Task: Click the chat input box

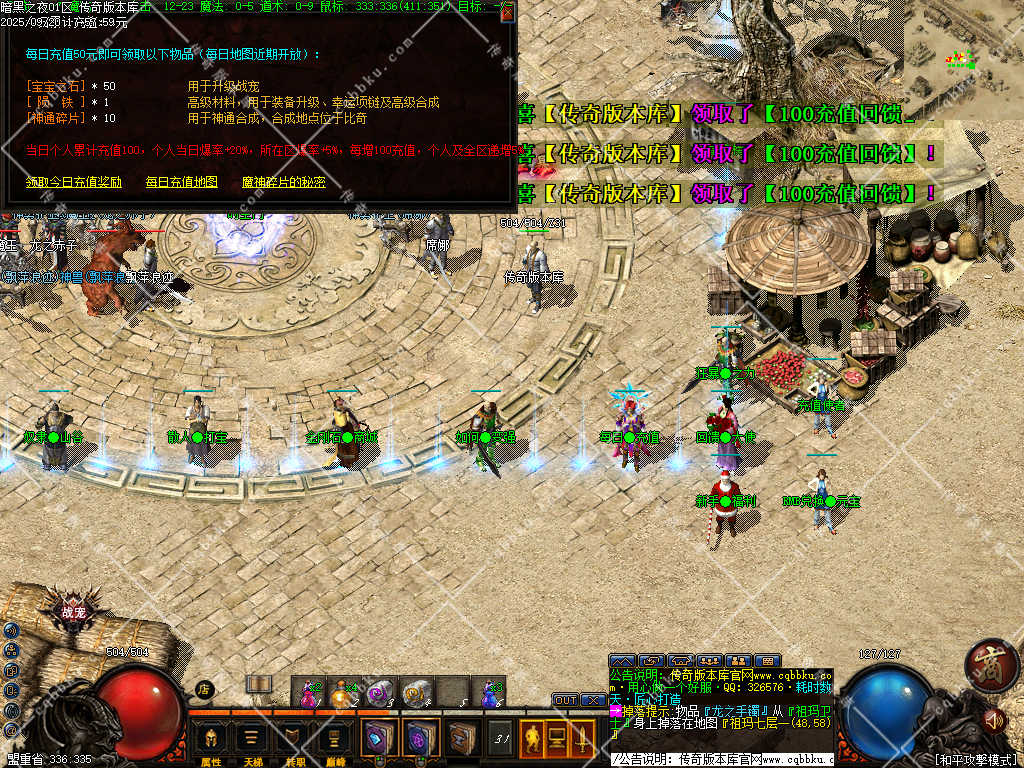Action: pyautogui.click(x=720, y=760)
